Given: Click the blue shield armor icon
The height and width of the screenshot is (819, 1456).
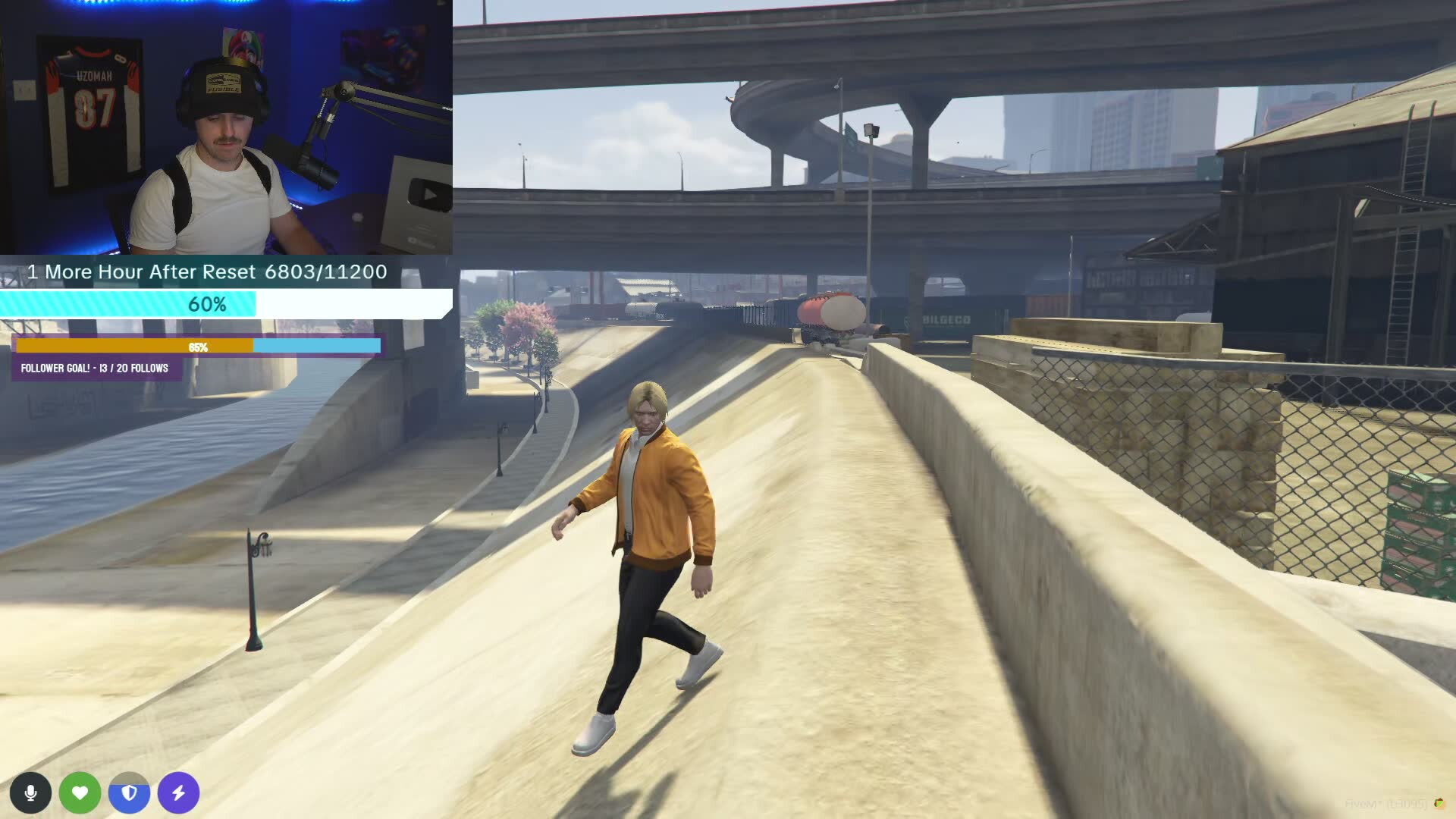Looking at the screenshot, I should point(129,792).
